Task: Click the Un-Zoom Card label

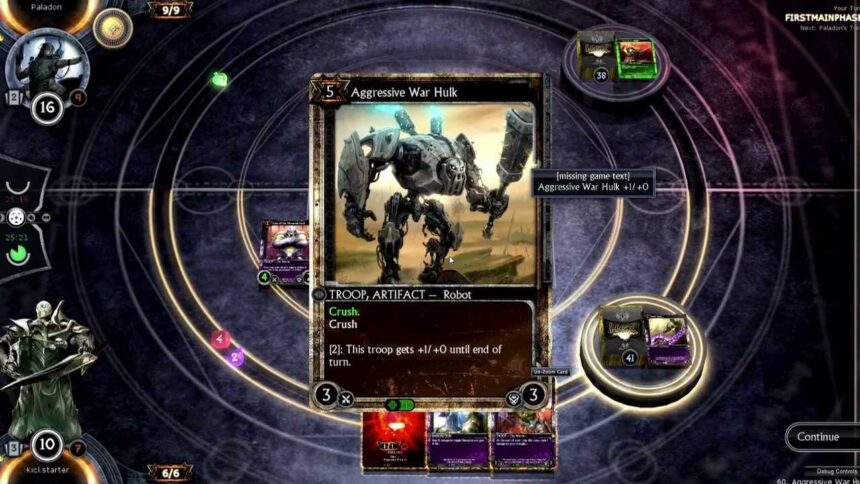Action: tap(550, 372)
